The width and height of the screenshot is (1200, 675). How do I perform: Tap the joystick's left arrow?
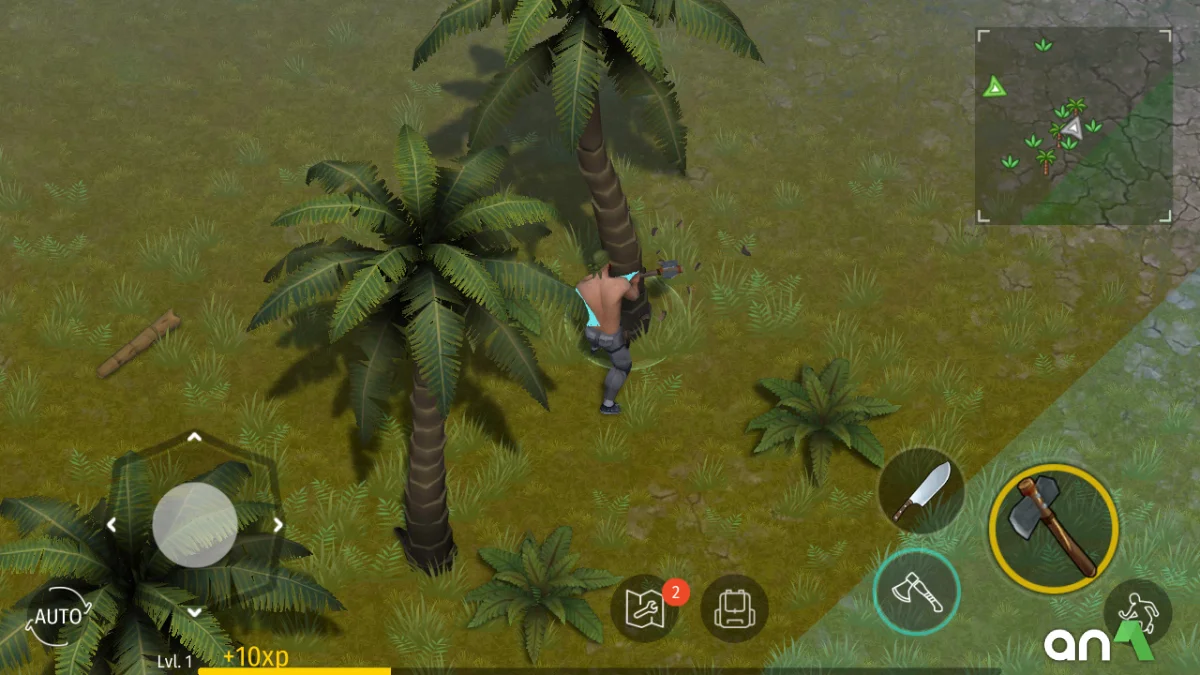click(x=112, y=524)
